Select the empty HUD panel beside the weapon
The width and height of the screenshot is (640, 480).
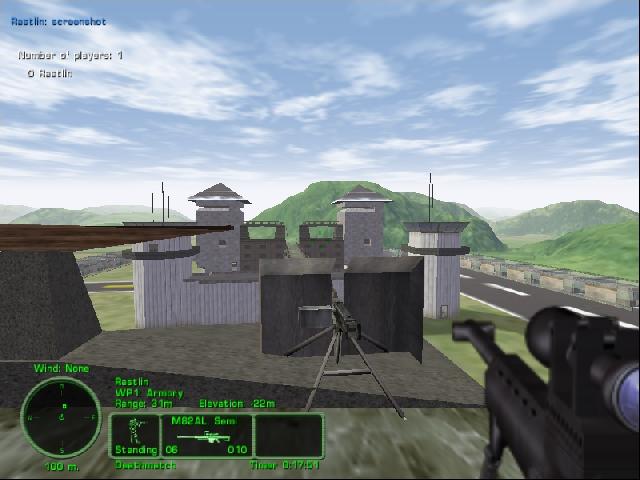coord(288,435)
